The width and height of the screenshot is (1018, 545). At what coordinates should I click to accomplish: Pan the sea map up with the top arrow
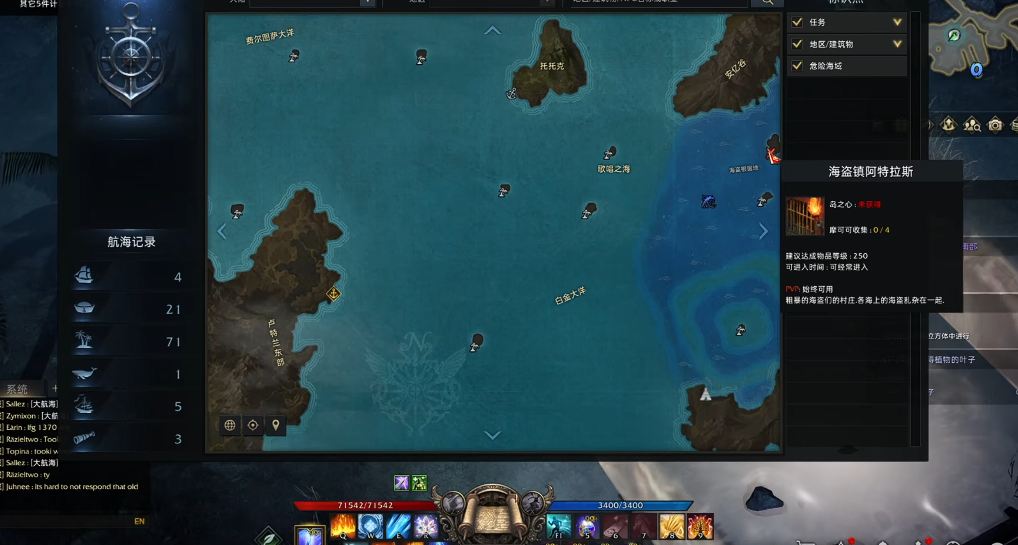coord(492,30)
